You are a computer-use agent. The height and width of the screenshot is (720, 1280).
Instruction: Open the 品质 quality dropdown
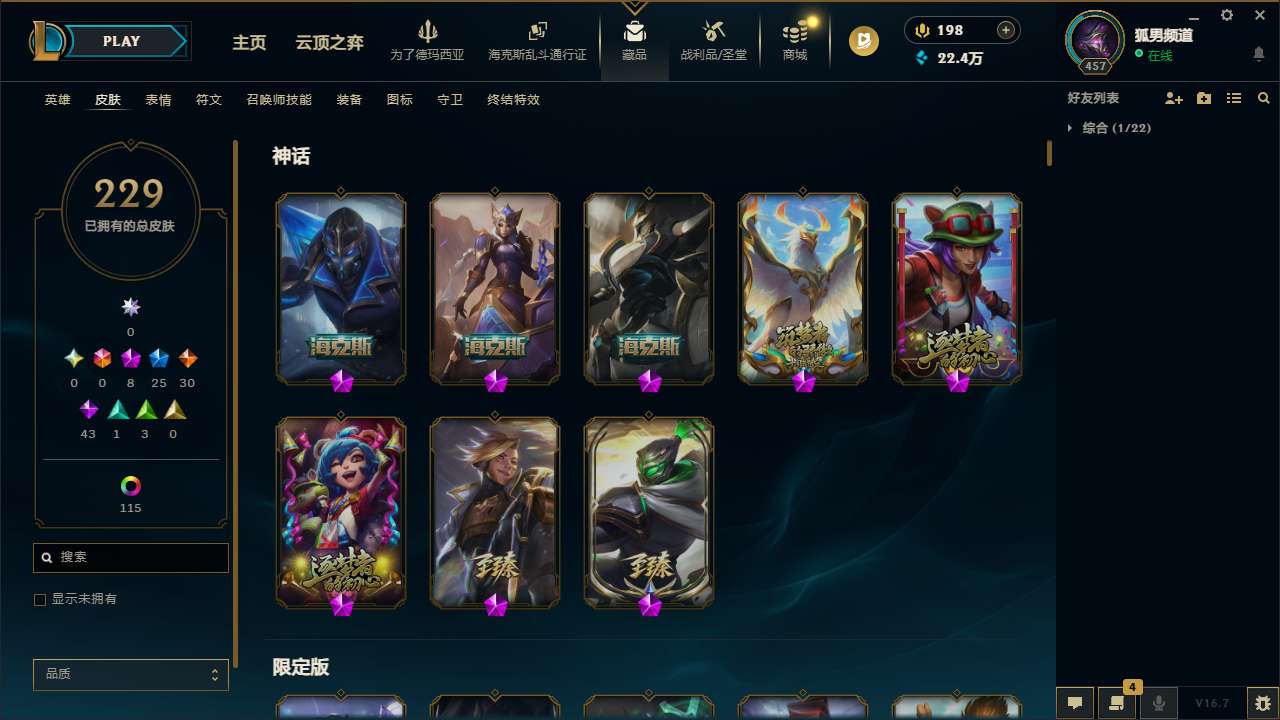point(130,674)
